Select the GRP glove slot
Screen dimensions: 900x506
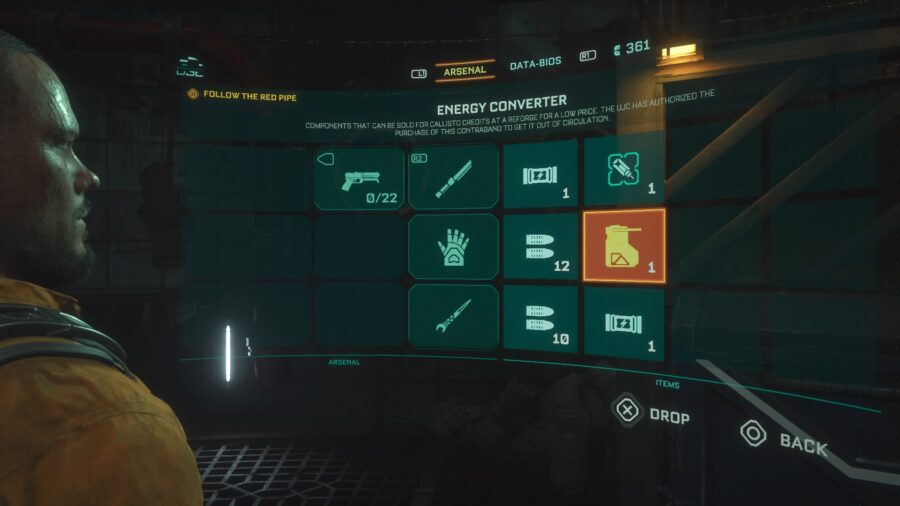453,246
